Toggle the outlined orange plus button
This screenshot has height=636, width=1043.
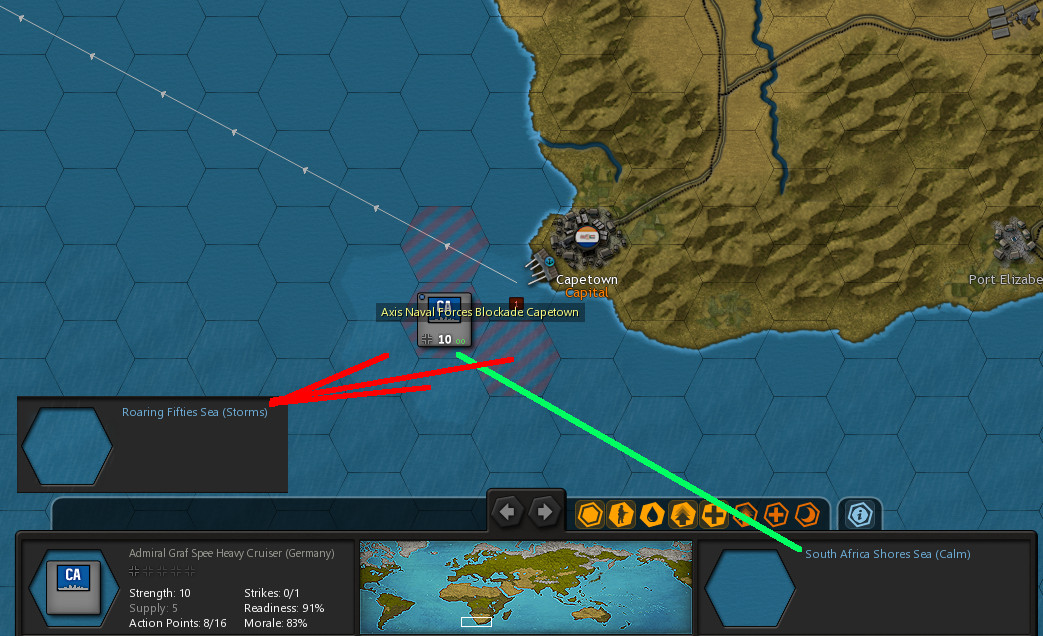[x=776, y=514]
